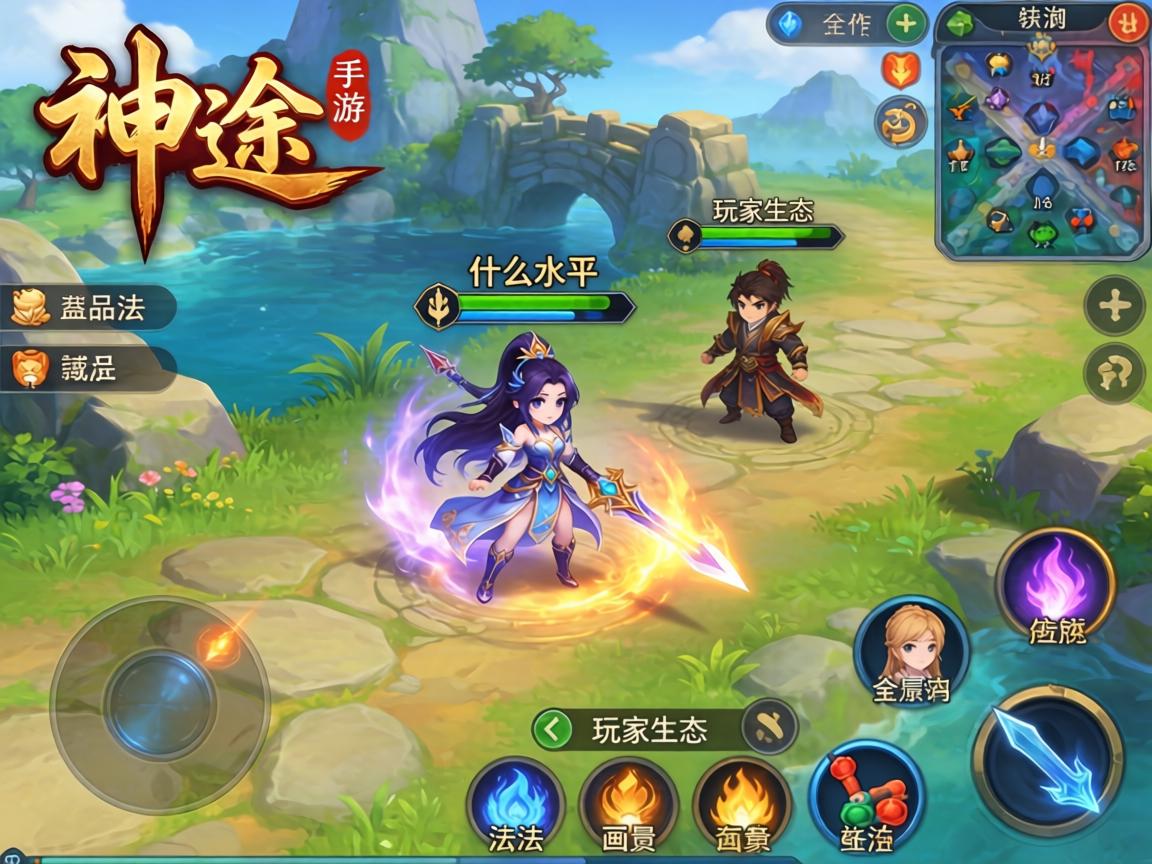Tap the green plus button beside the gem counter
This screenshot has width=1152, height=864.
[906, 24]
